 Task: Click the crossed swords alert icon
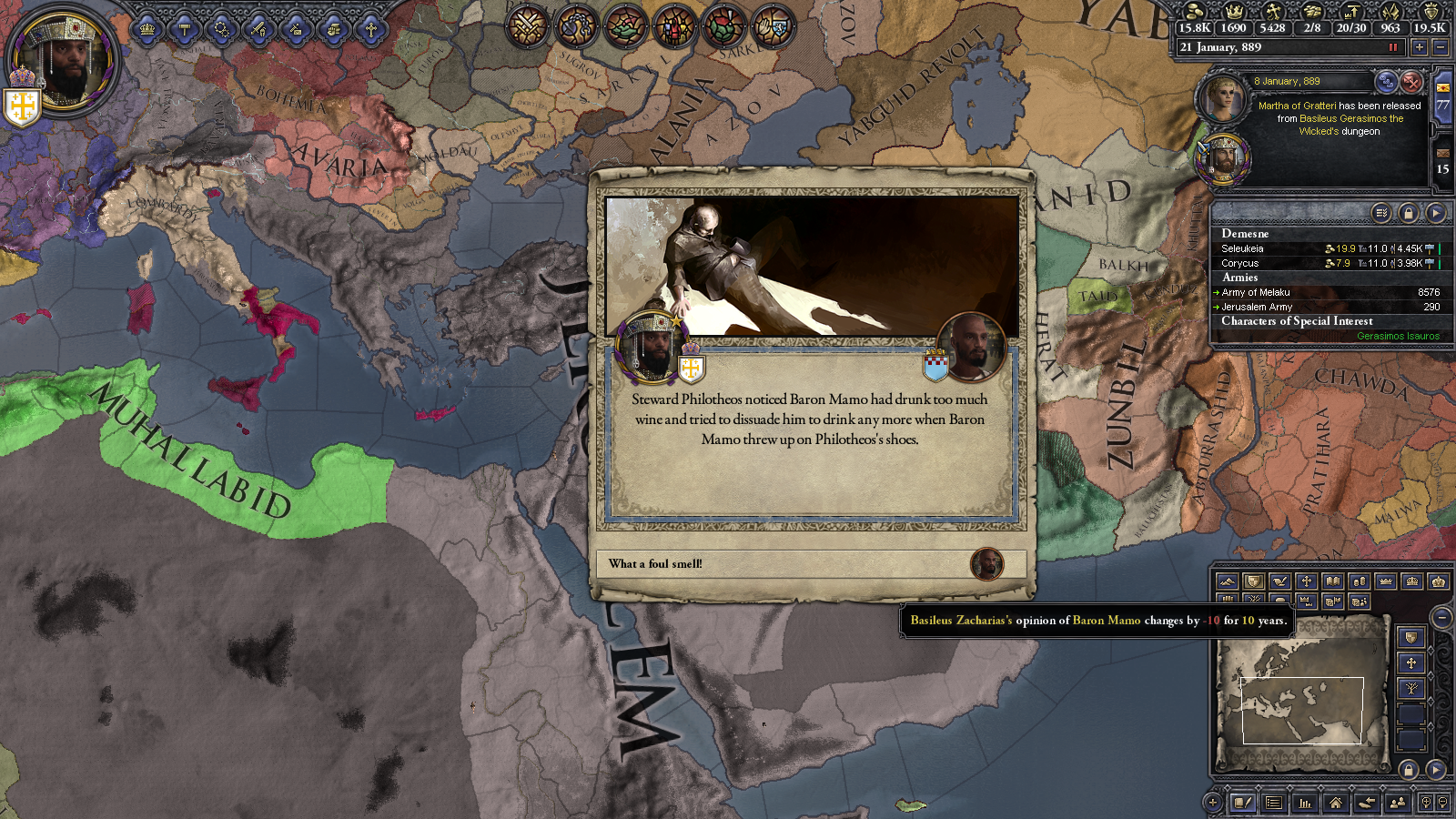[527, 26]
